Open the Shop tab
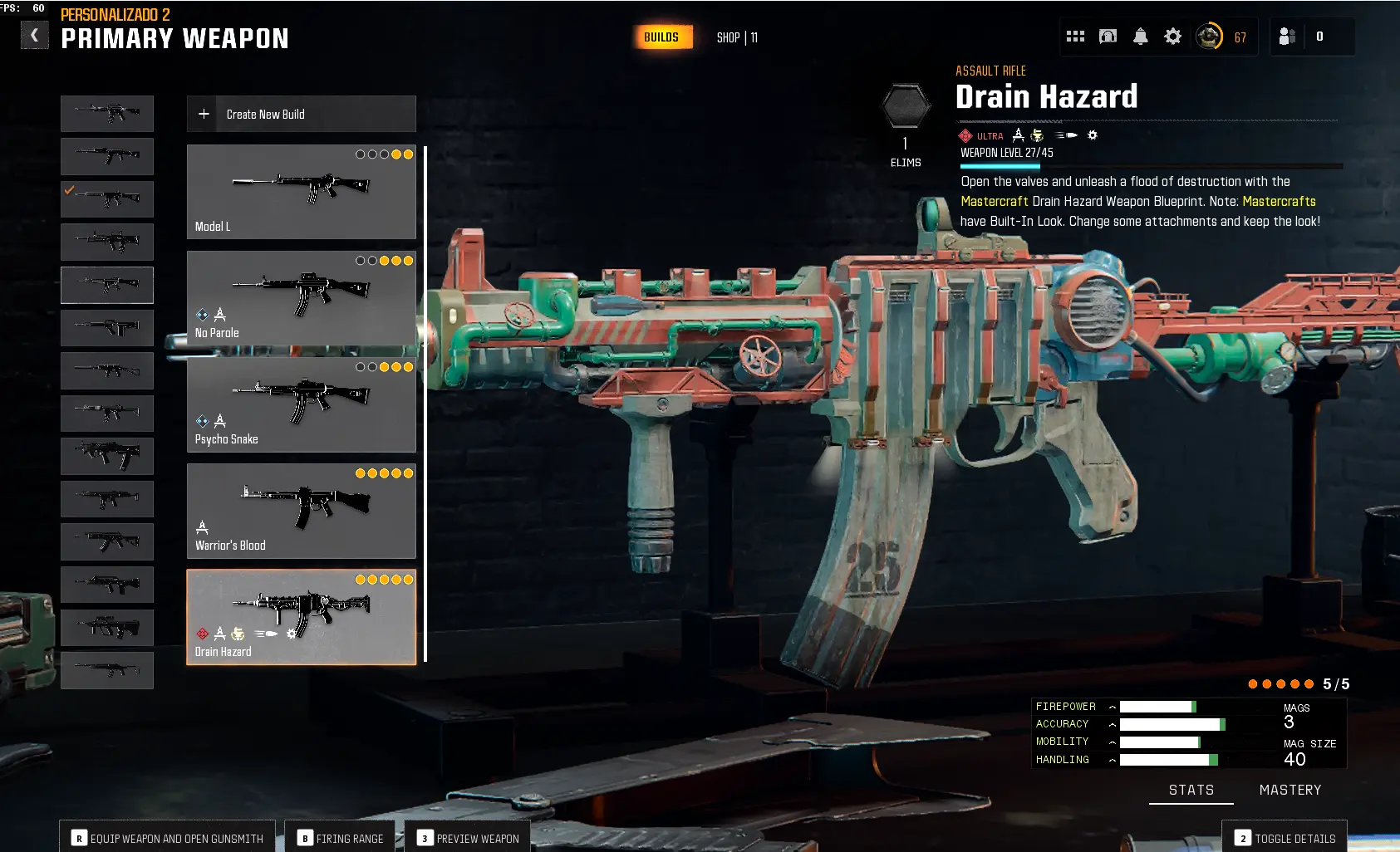 [737, 37]
